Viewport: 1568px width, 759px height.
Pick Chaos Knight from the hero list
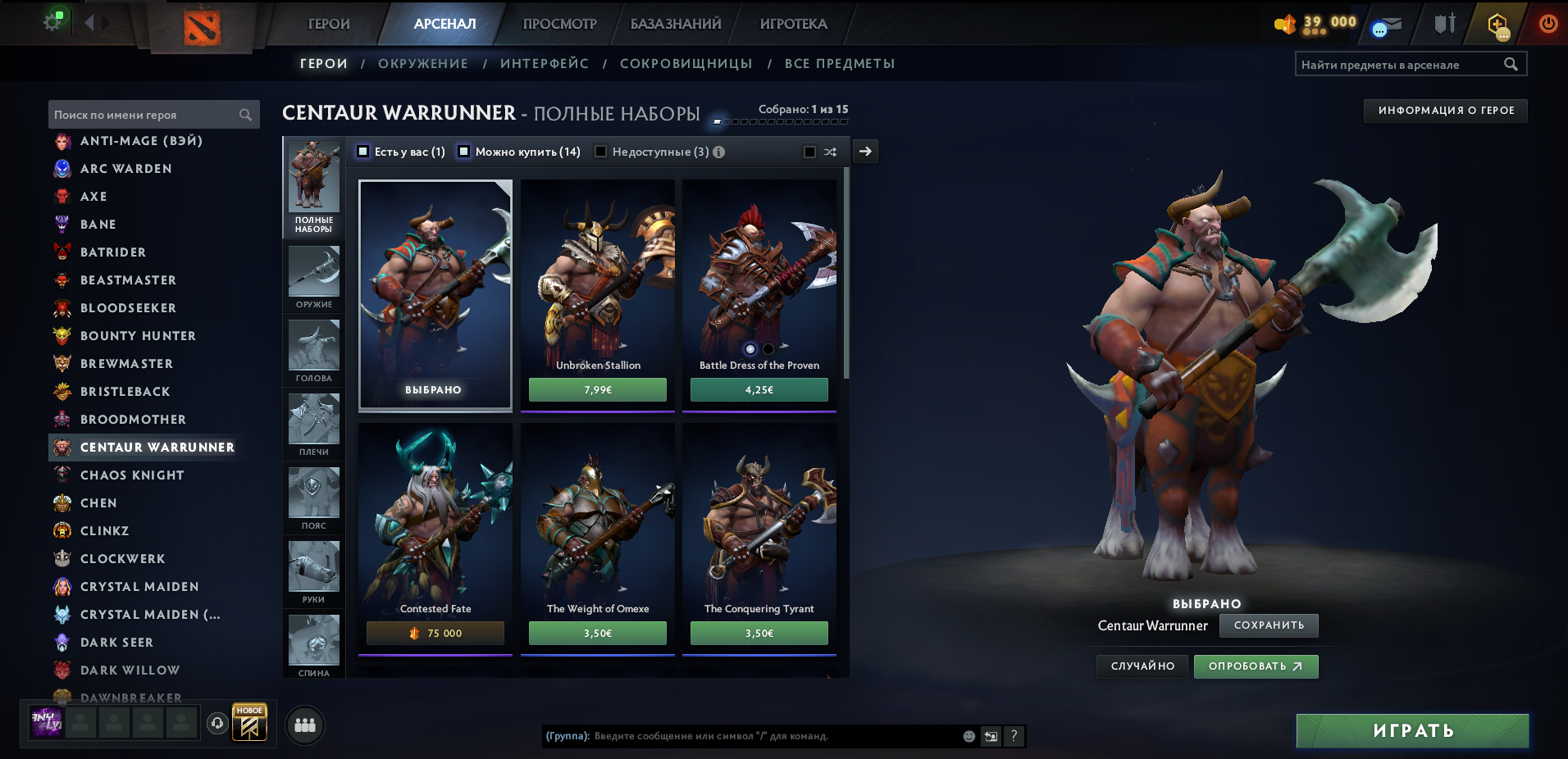[x=132, y=475]
